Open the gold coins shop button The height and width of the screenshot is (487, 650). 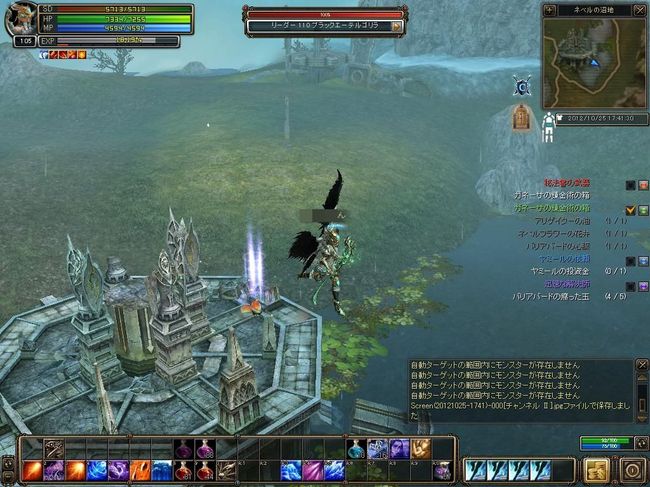596,468
